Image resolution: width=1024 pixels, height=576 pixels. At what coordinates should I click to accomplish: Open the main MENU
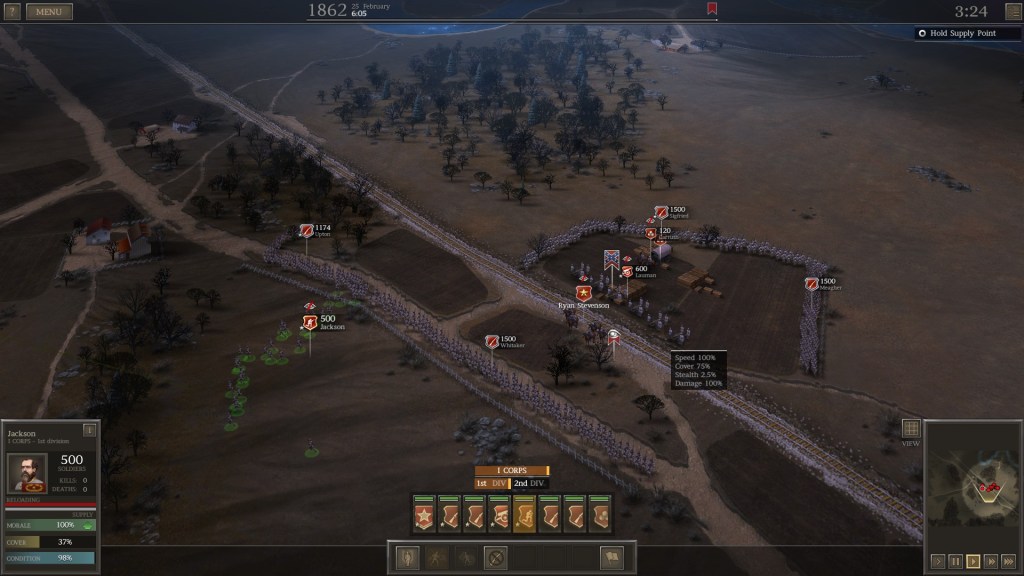48,12
